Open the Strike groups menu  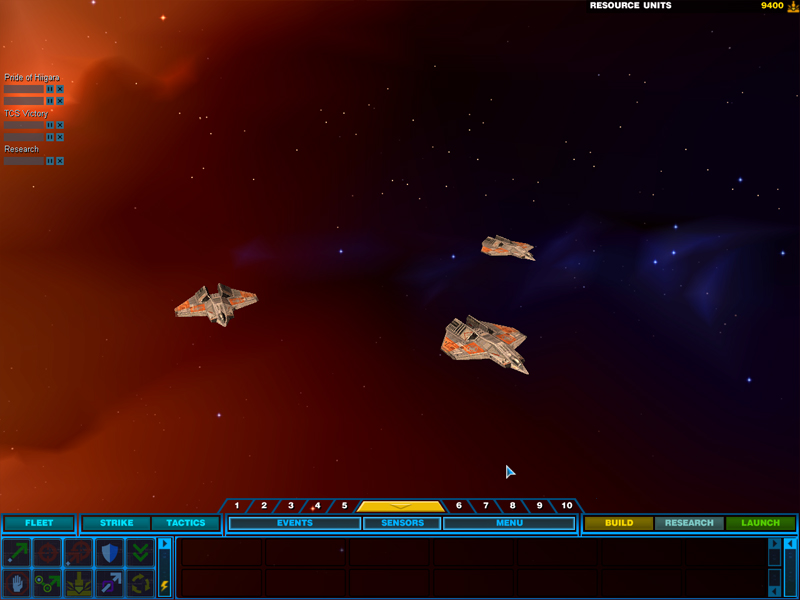click(116, 523)
